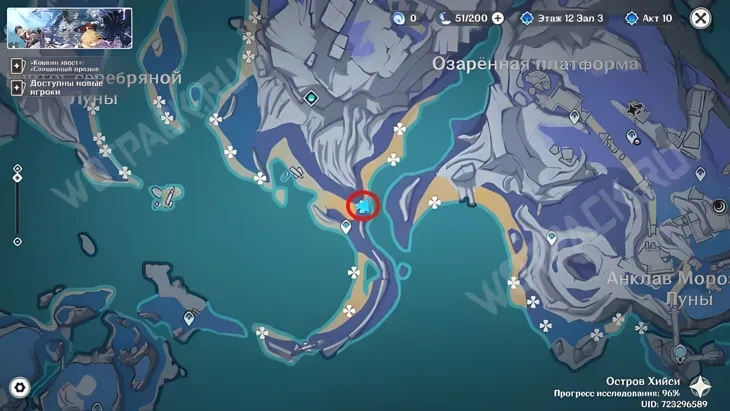
Task: Select the teleport waypoint just below the red circle
Action: click(347, 227)
